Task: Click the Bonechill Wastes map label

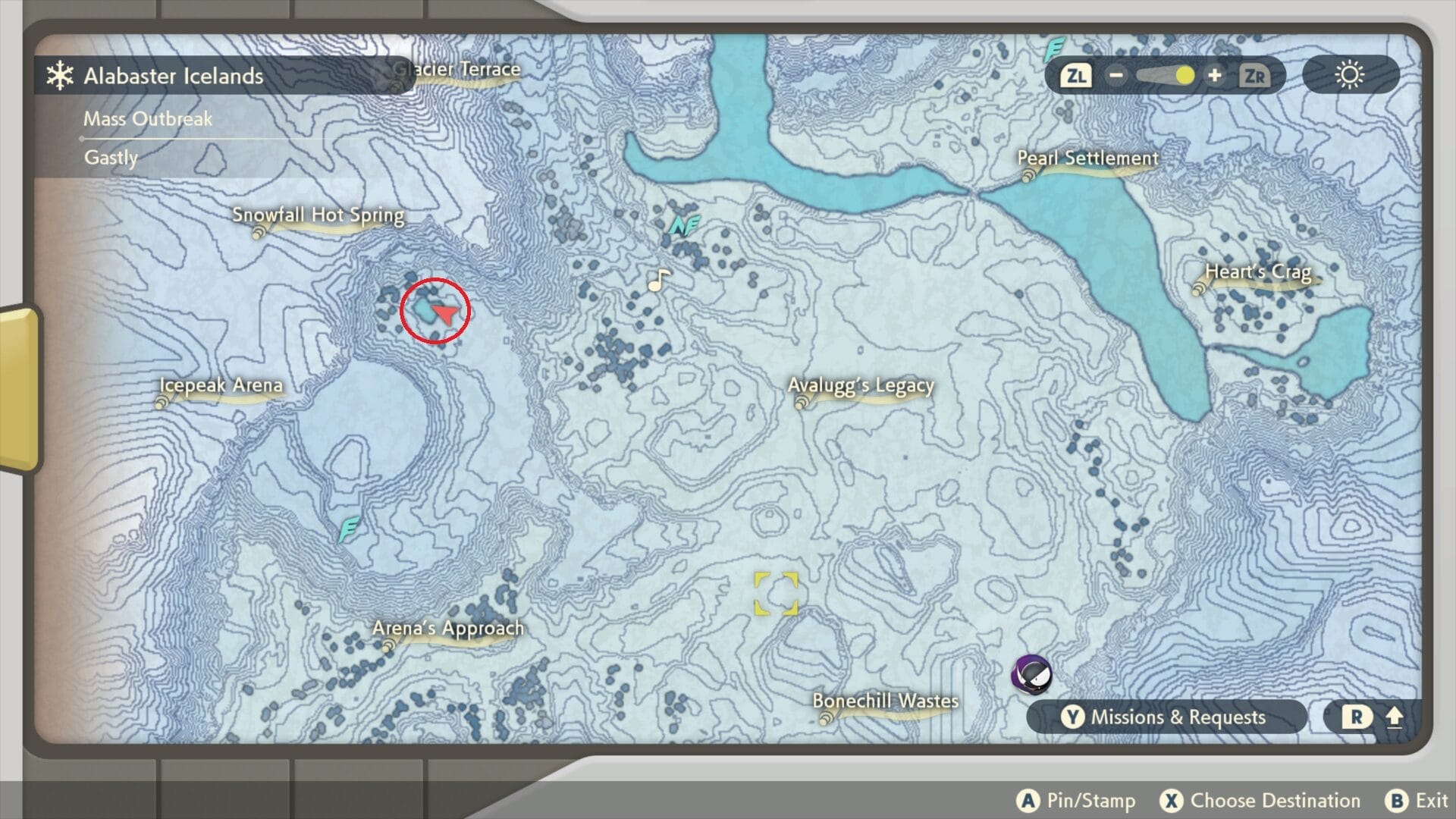Action: (885, 701)
